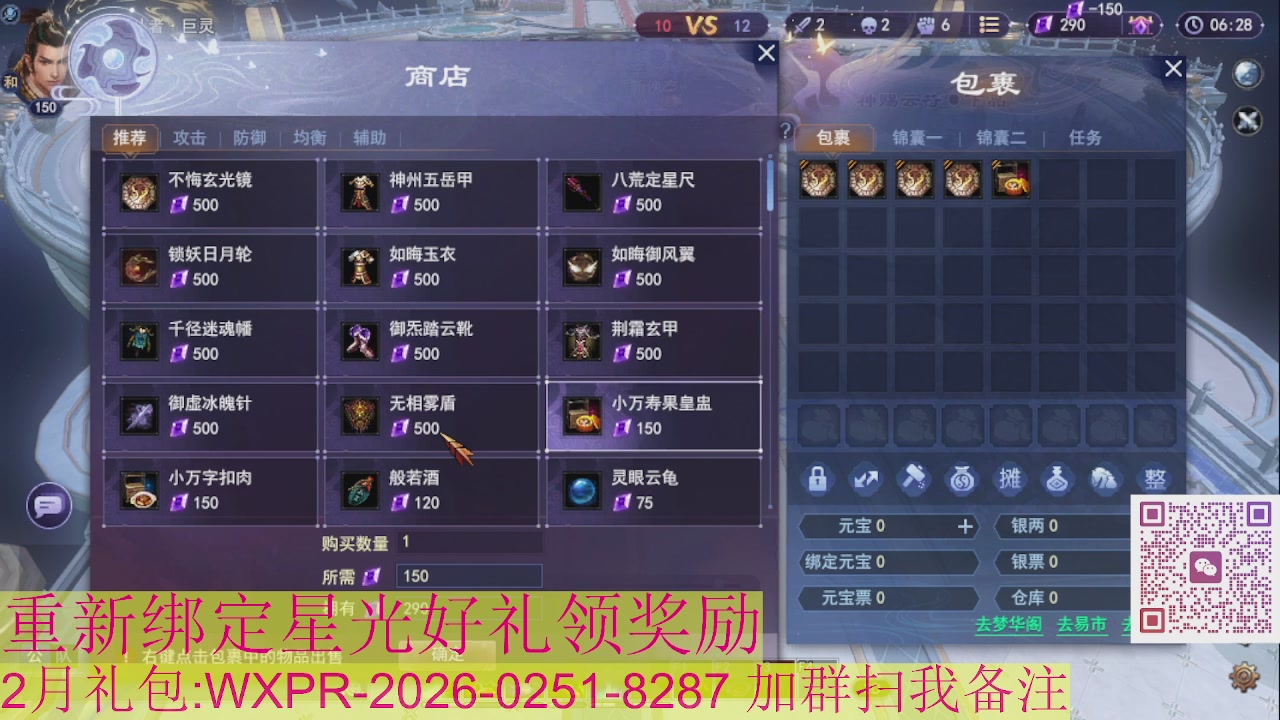Select the hammer destroy icon below the bag

click(914, 479)
